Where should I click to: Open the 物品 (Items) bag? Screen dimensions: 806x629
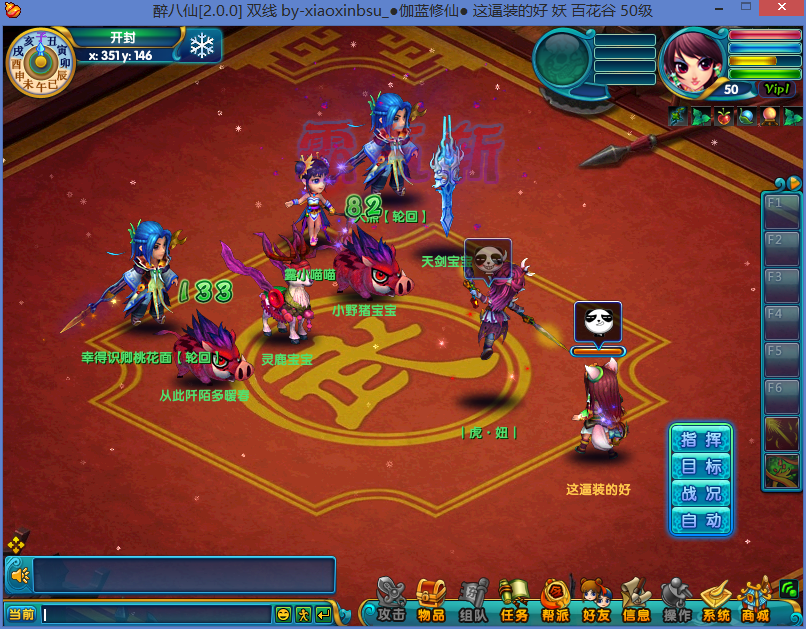pos(431,603)
